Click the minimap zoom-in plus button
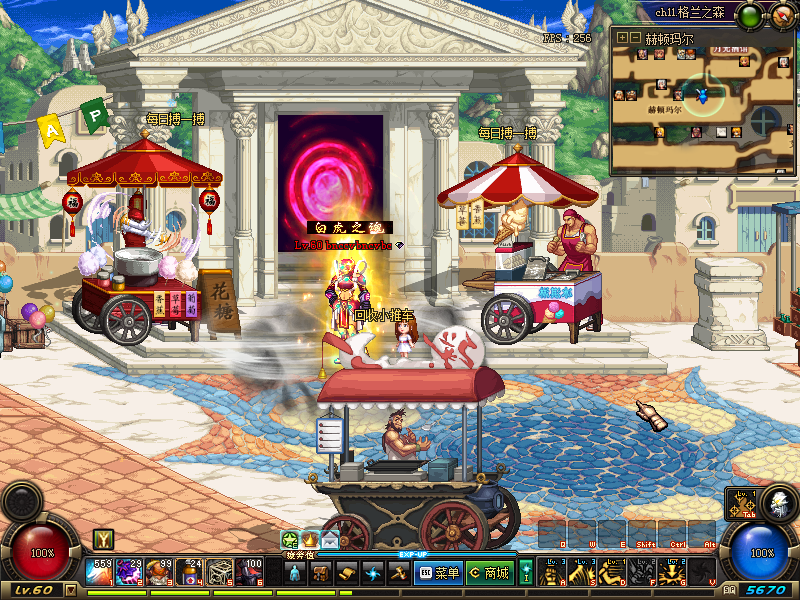Screen dimensions: 800x600 point(622,37)
